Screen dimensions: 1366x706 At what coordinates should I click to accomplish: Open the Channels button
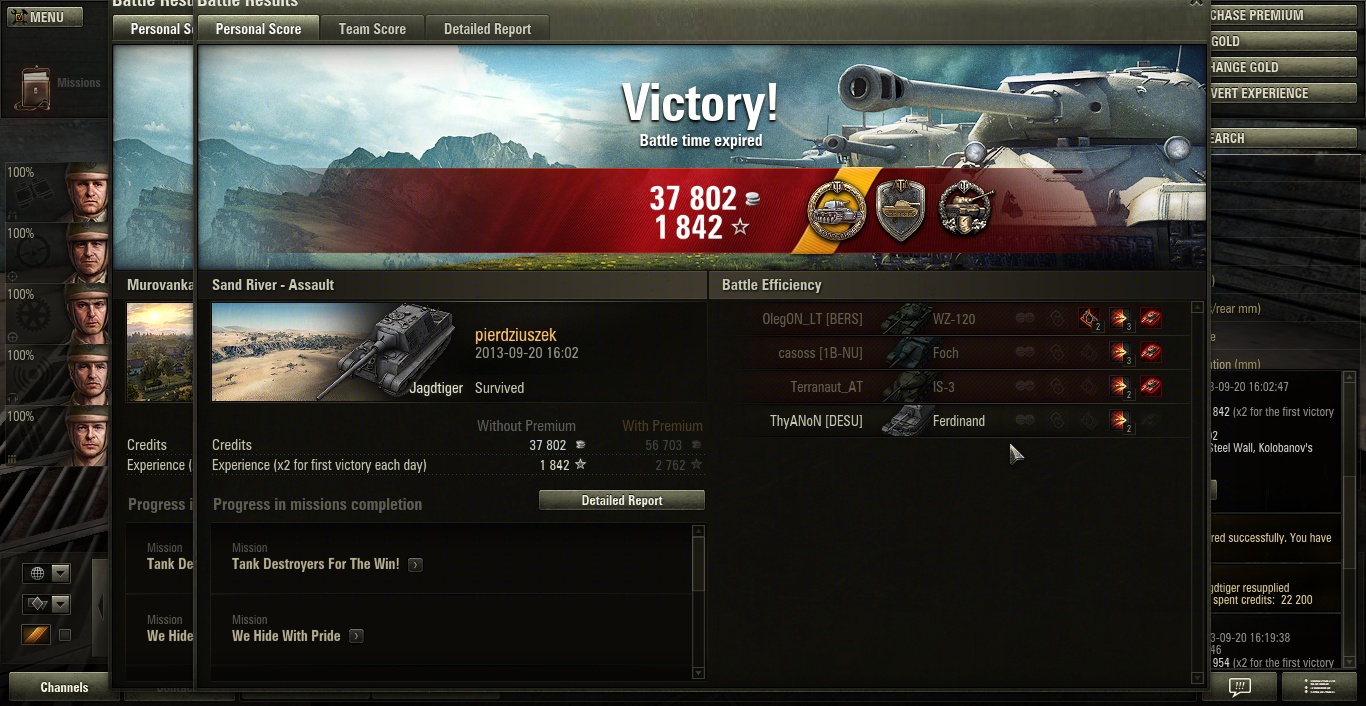click(64, 687)
